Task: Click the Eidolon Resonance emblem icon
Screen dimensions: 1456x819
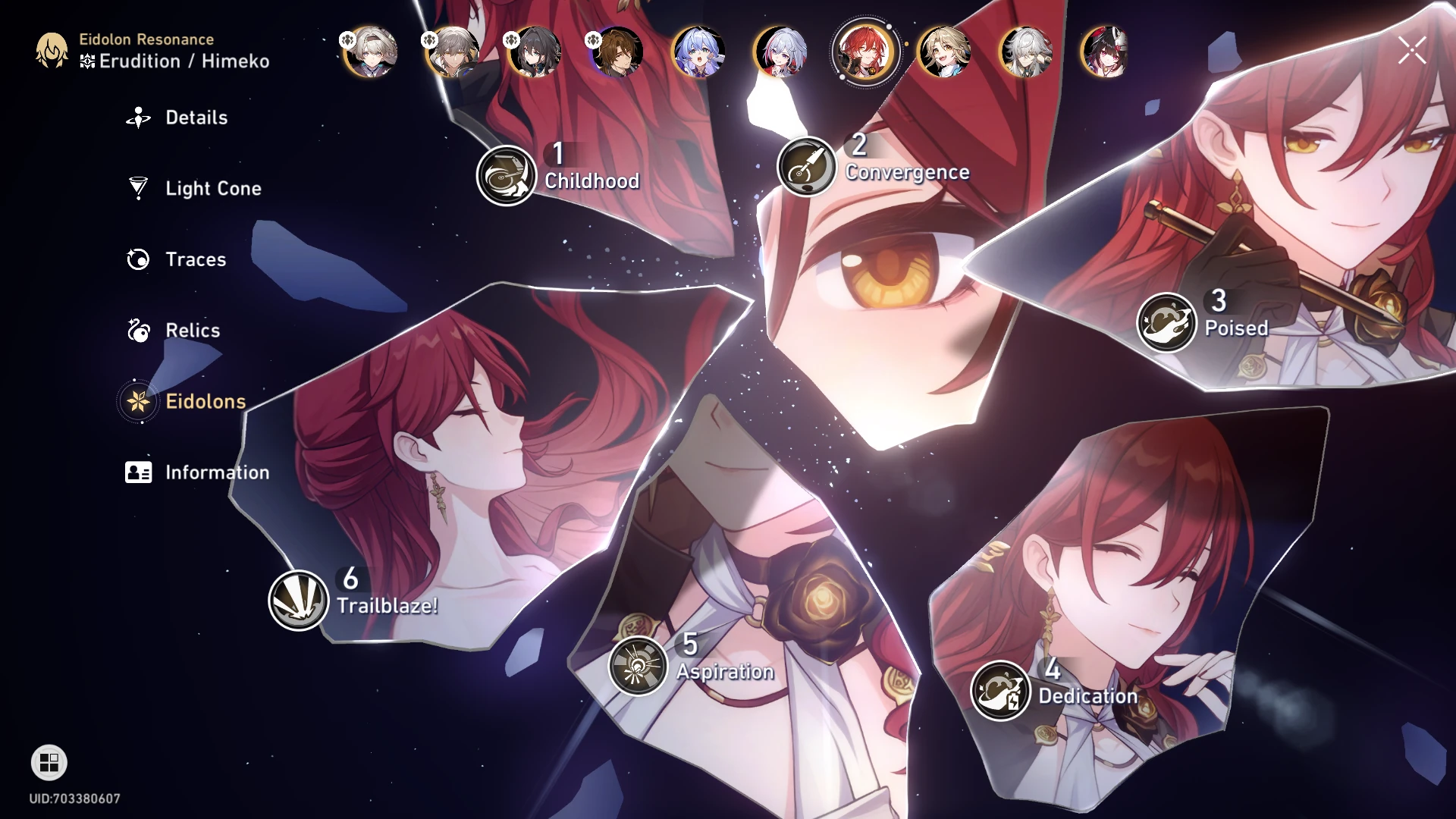Action: pyautogui.click(x=50, y=51)
